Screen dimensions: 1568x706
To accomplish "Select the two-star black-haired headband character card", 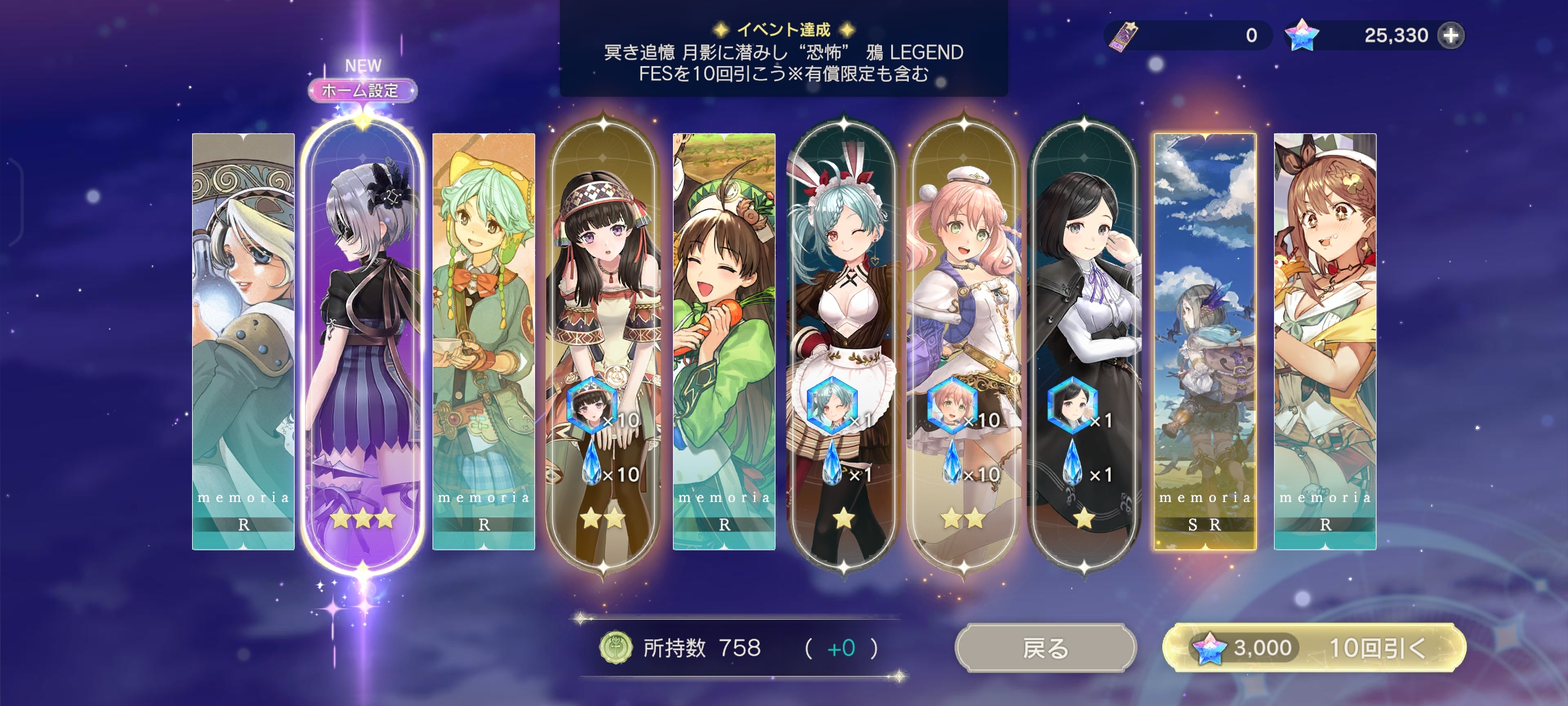I will [x=604, y=340].
